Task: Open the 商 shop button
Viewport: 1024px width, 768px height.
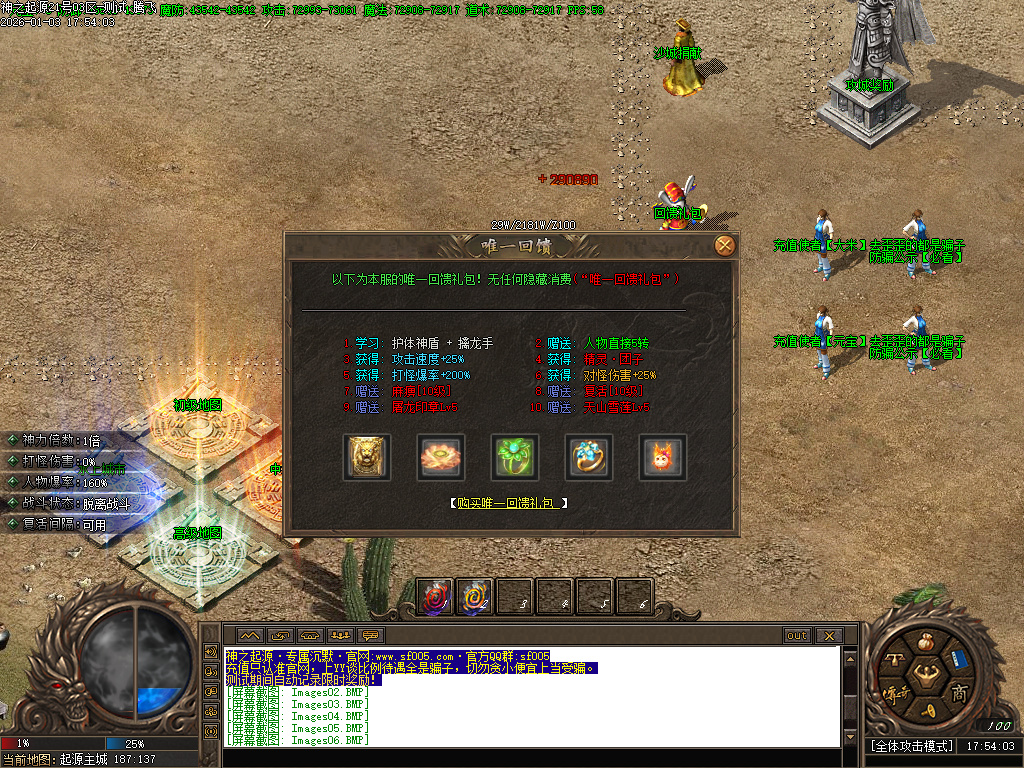Action: 959,693
